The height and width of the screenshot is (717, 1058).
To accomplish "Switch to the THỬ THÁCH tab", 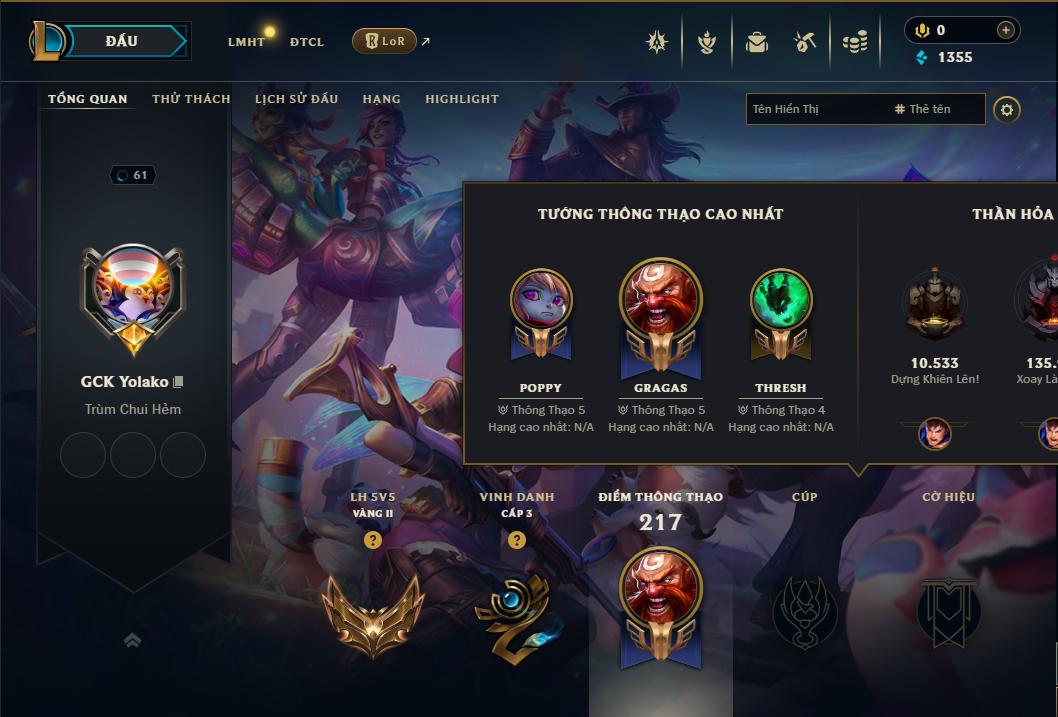I will point(191,99).
